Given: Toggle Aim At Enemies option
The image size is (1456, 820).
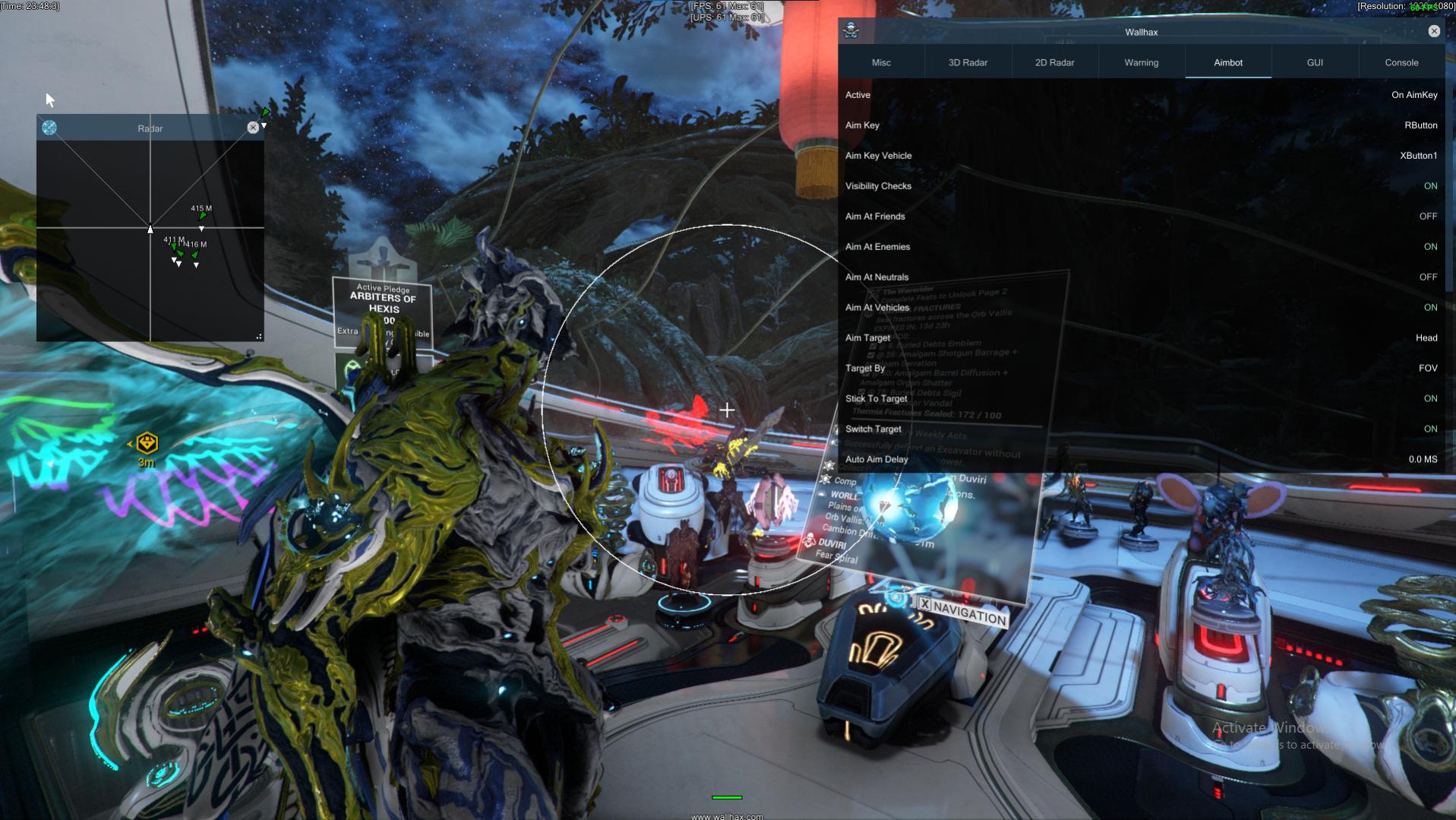Looking at the screenshot, I should [x=1430, y=247].
